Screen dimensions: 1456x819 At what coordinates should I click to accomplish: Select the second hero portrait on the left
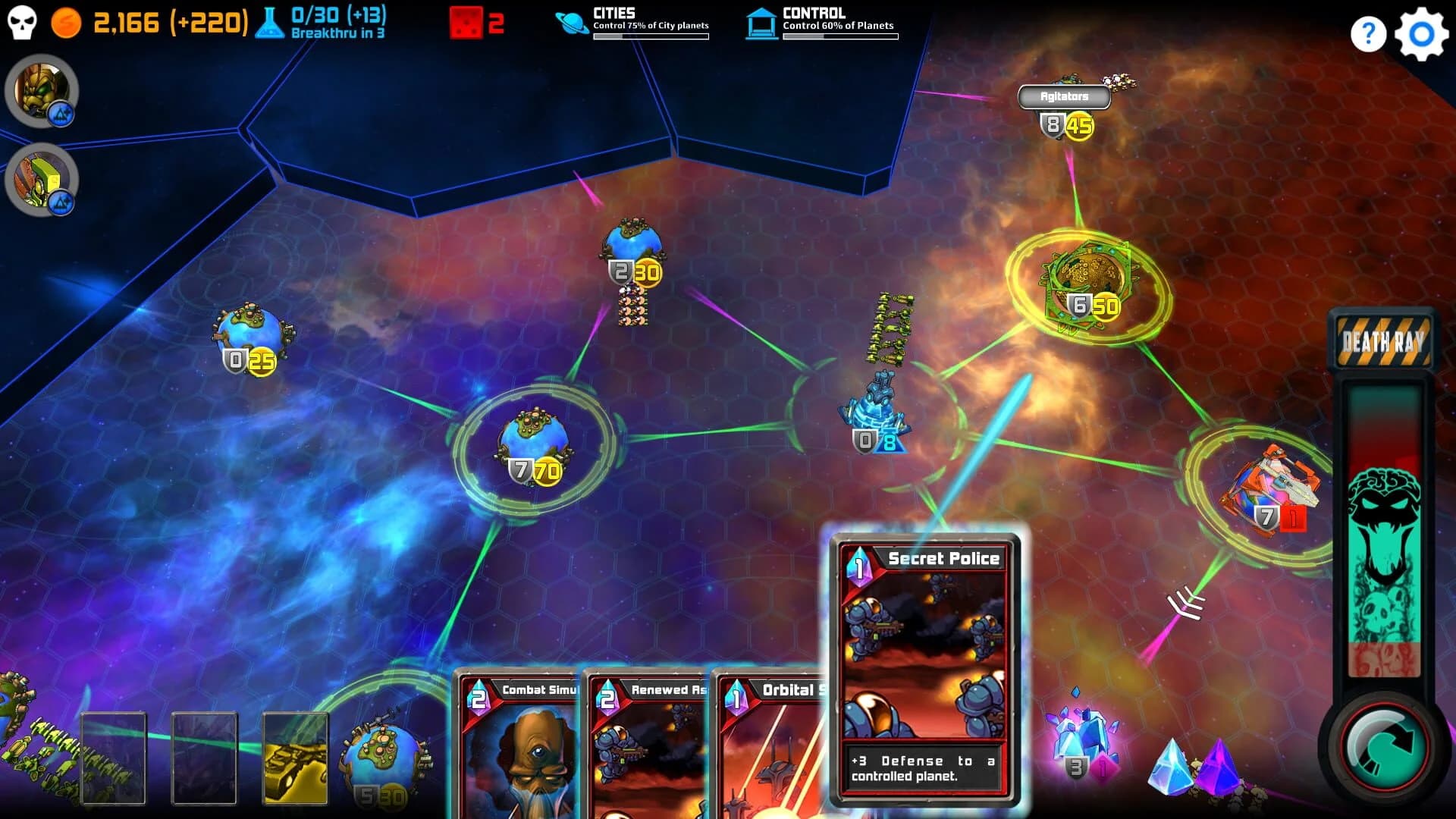(42, 180)
